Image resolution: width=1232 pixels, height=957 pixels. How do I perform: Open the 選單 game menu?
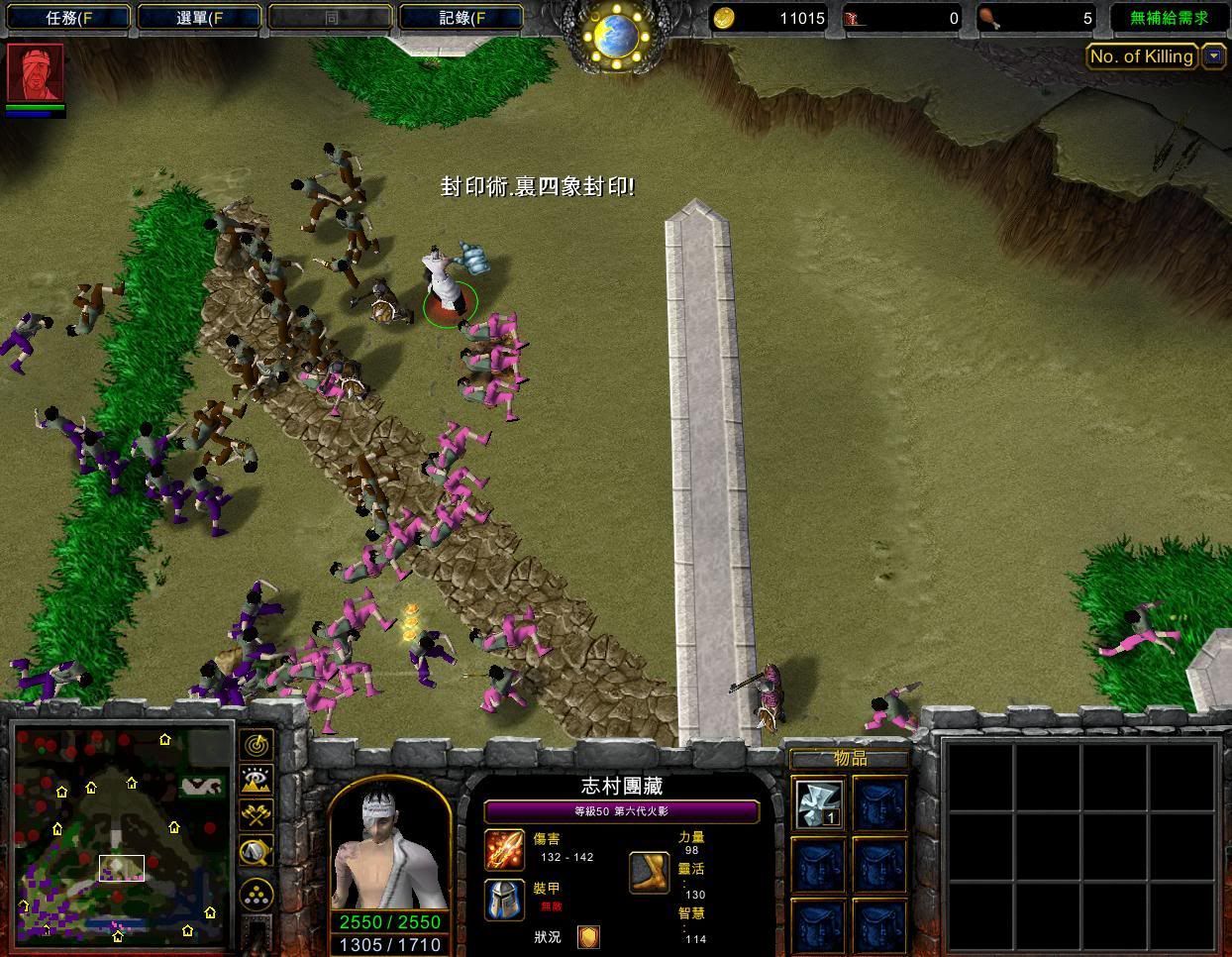click(x=199, y=17)
